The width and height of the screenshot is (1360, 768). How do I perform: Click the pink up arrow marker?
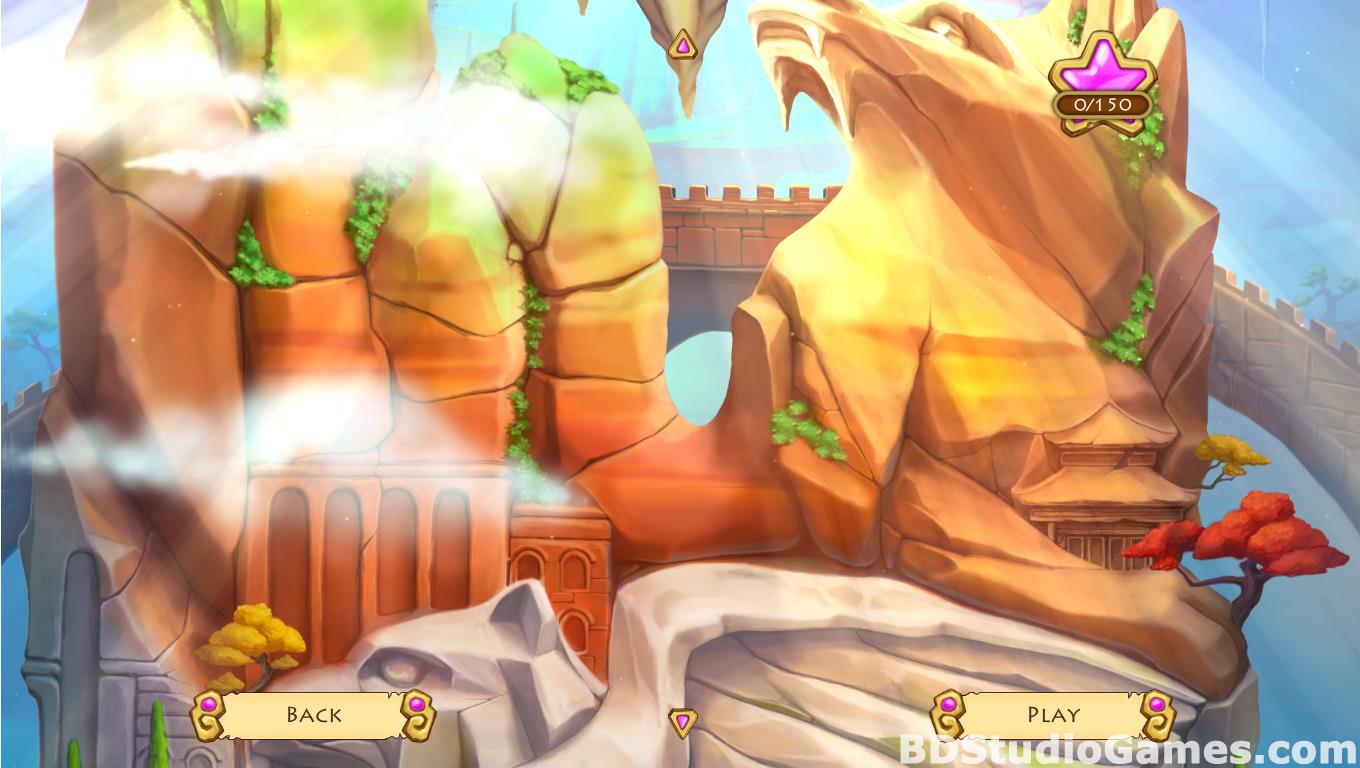pyautogui.click(x=682, y=45)
